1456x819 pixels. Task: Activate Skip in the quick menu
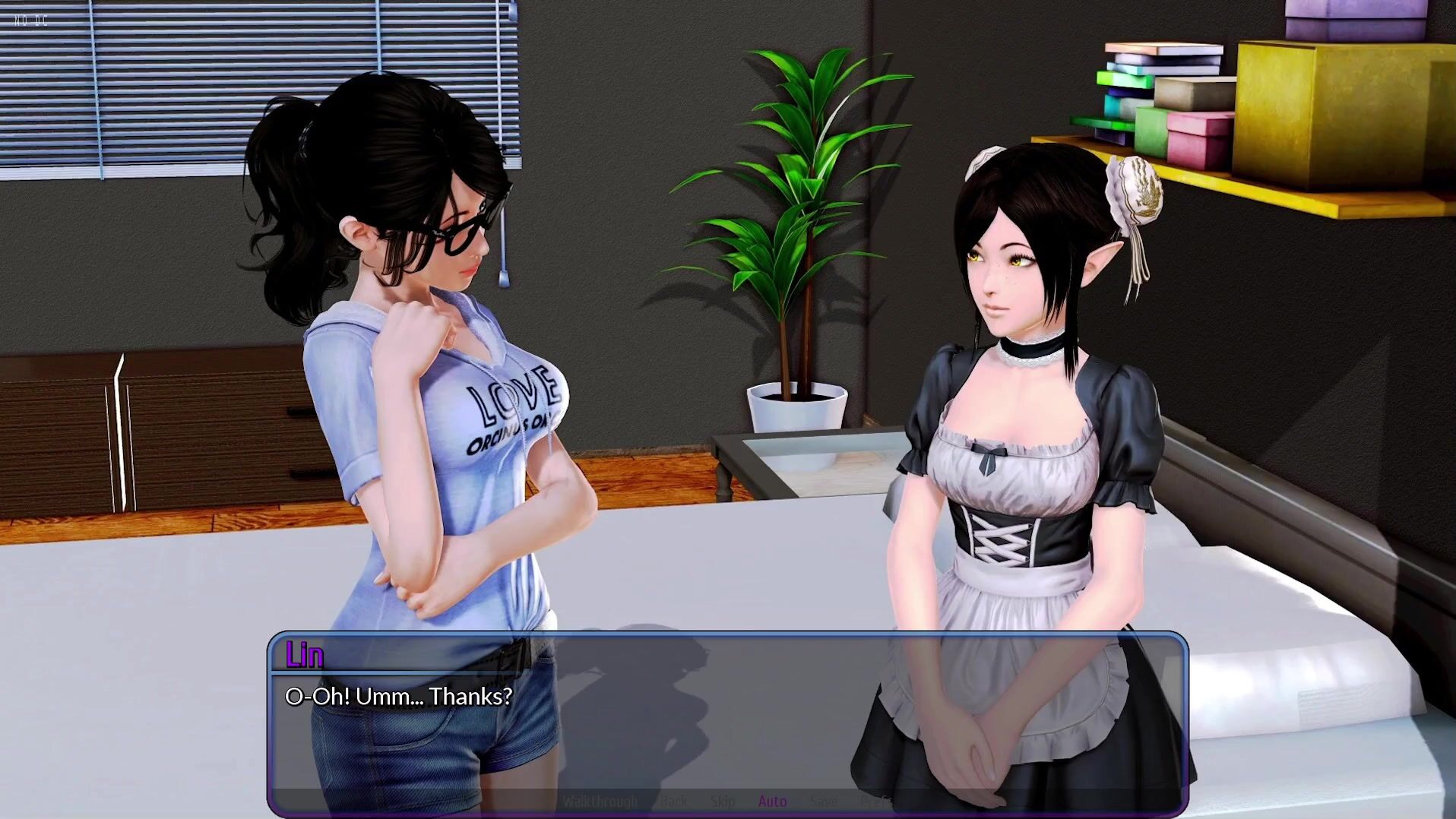[723, 801]
